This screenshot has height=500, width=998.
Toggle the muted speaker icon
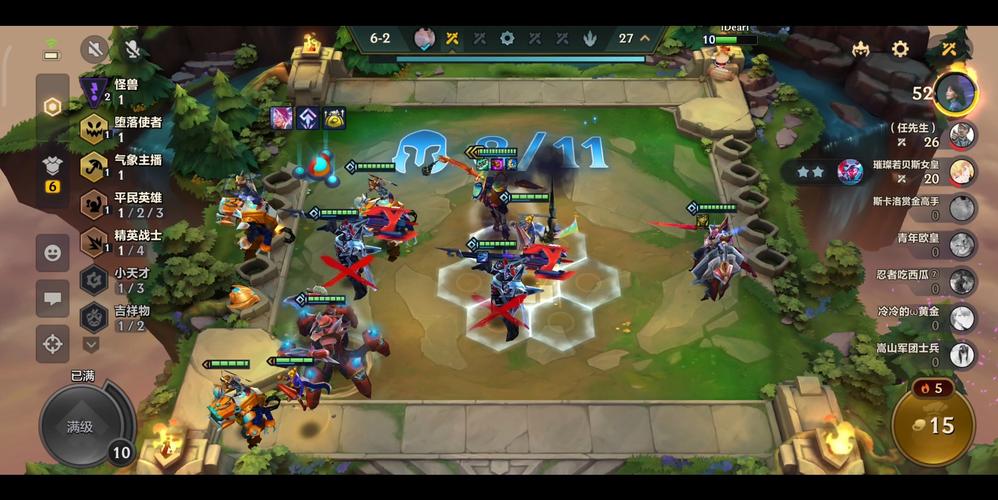[94, 48]
